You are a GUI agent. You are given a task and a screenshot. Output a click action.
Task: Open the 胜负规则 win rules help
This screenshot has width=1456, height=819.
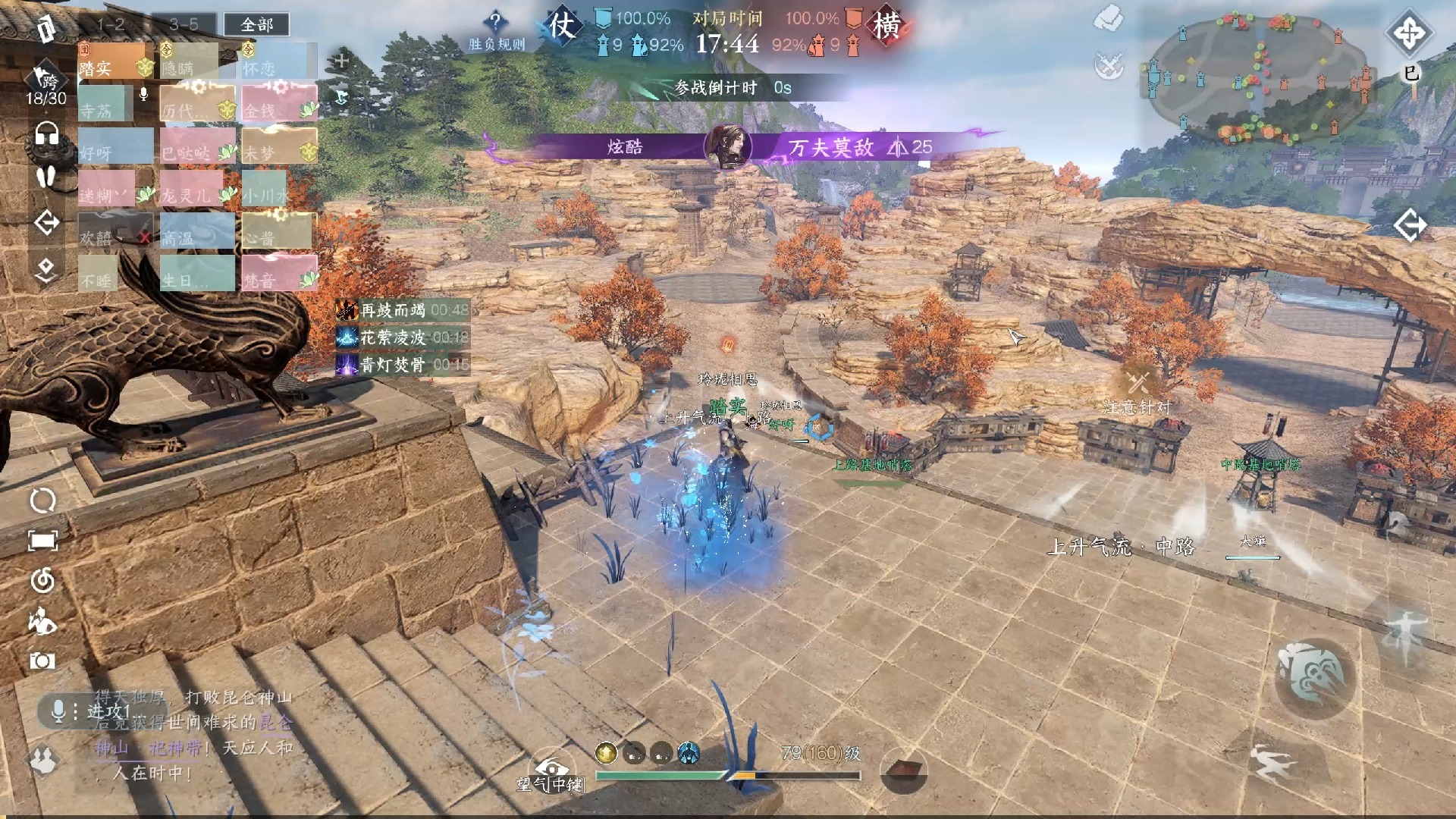tap(496, 32)
